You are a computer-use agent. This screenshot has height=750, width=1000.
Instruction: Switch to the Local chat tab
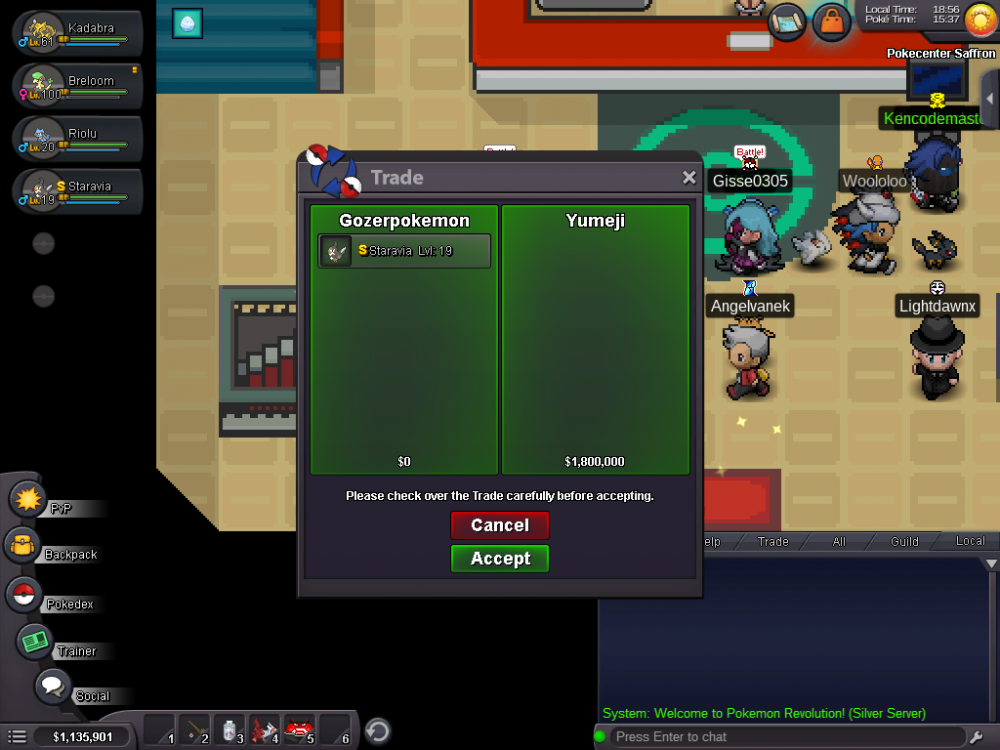[x=970, y=541]
